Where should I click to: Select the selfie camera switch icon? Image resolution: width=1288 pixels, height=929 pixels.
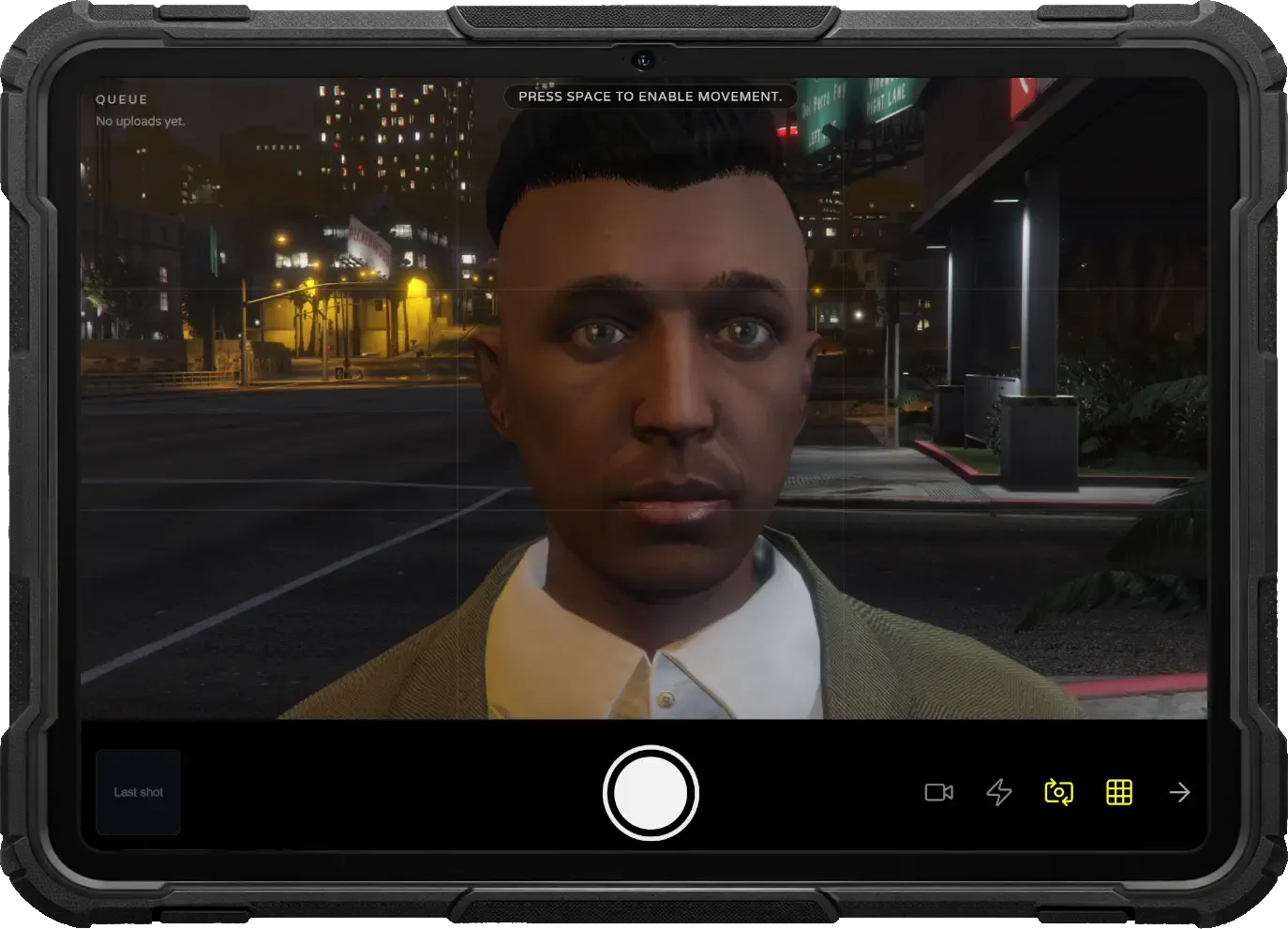click(1059, 792)
